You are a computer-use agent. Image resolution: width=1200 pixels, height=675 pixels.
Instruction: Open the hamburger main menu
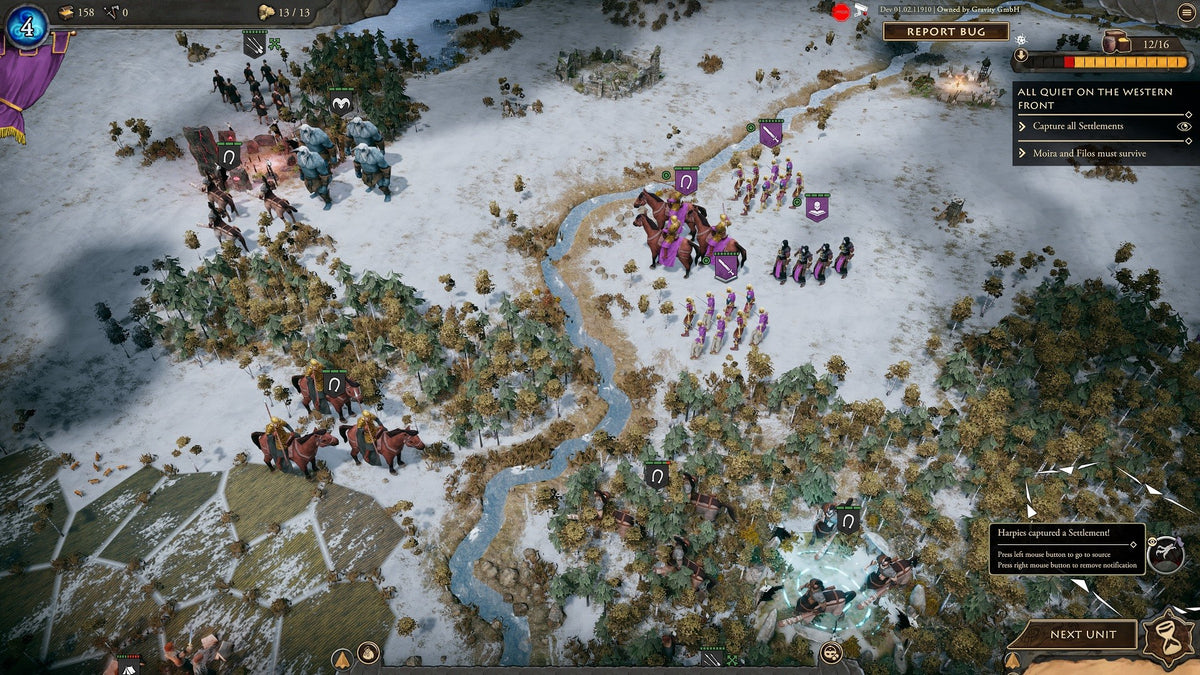pyautogui.click(x=1186, y=12)
